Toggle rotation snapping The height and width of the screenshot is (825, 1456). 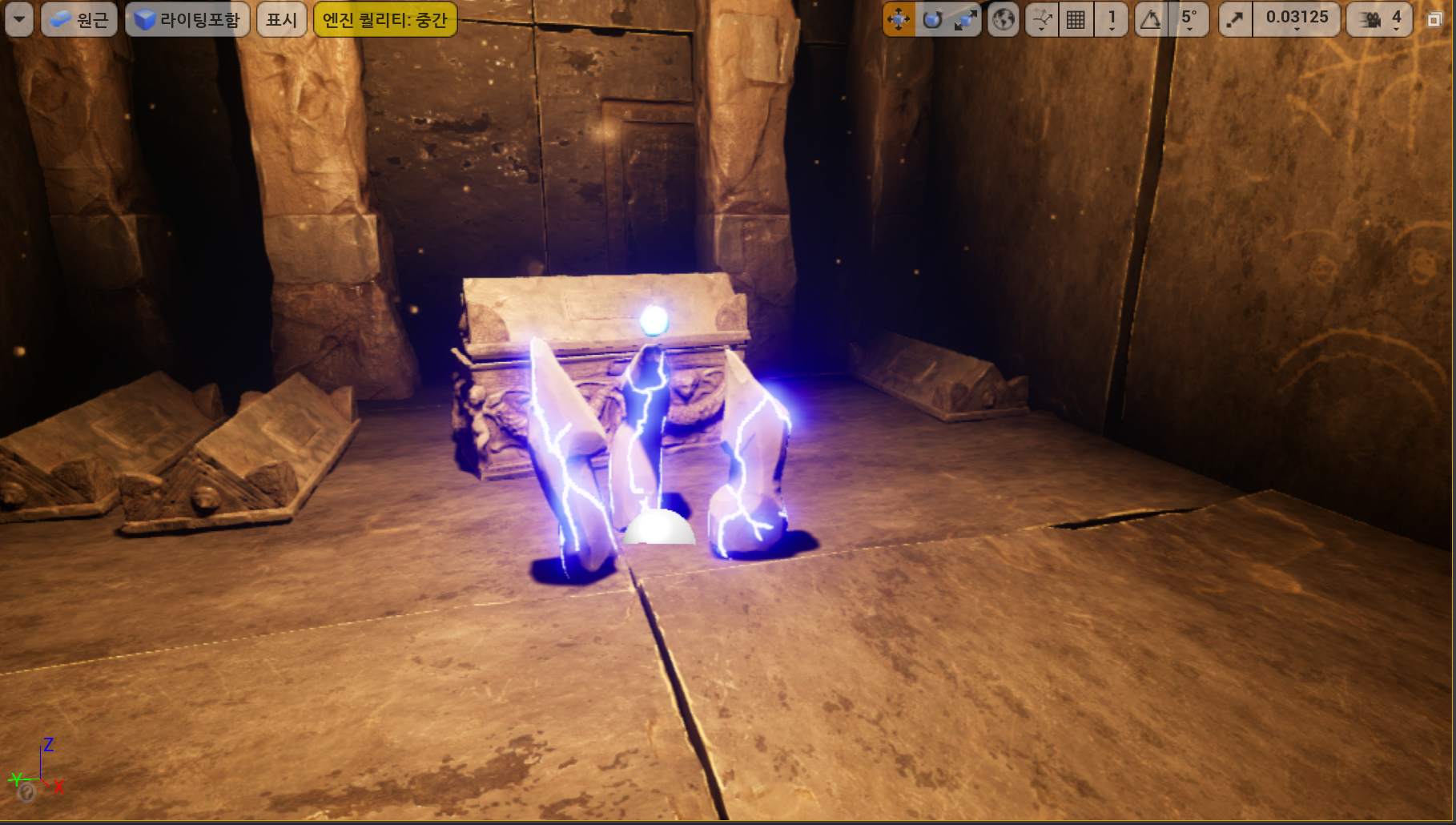point(1151,18)
